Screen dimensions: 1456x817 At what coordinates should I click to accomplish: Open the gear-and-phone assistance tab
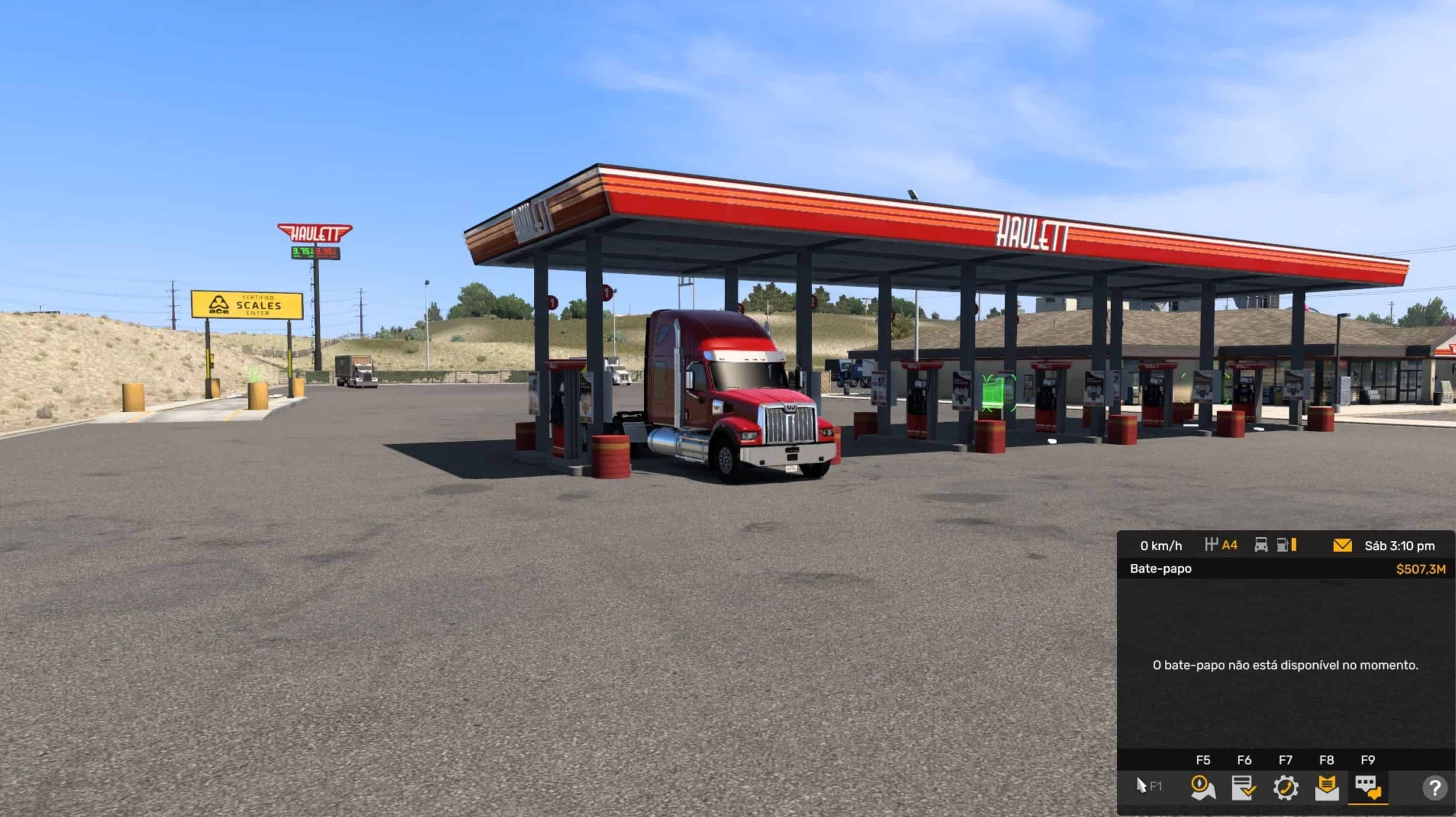click(x=1285, y=787)
